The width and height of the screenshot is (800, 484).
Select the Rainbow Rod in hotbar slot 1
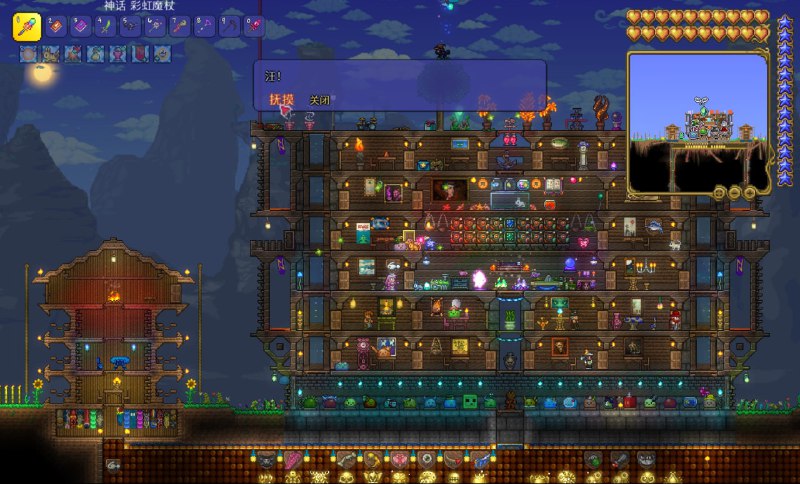[x=26, y=27]
